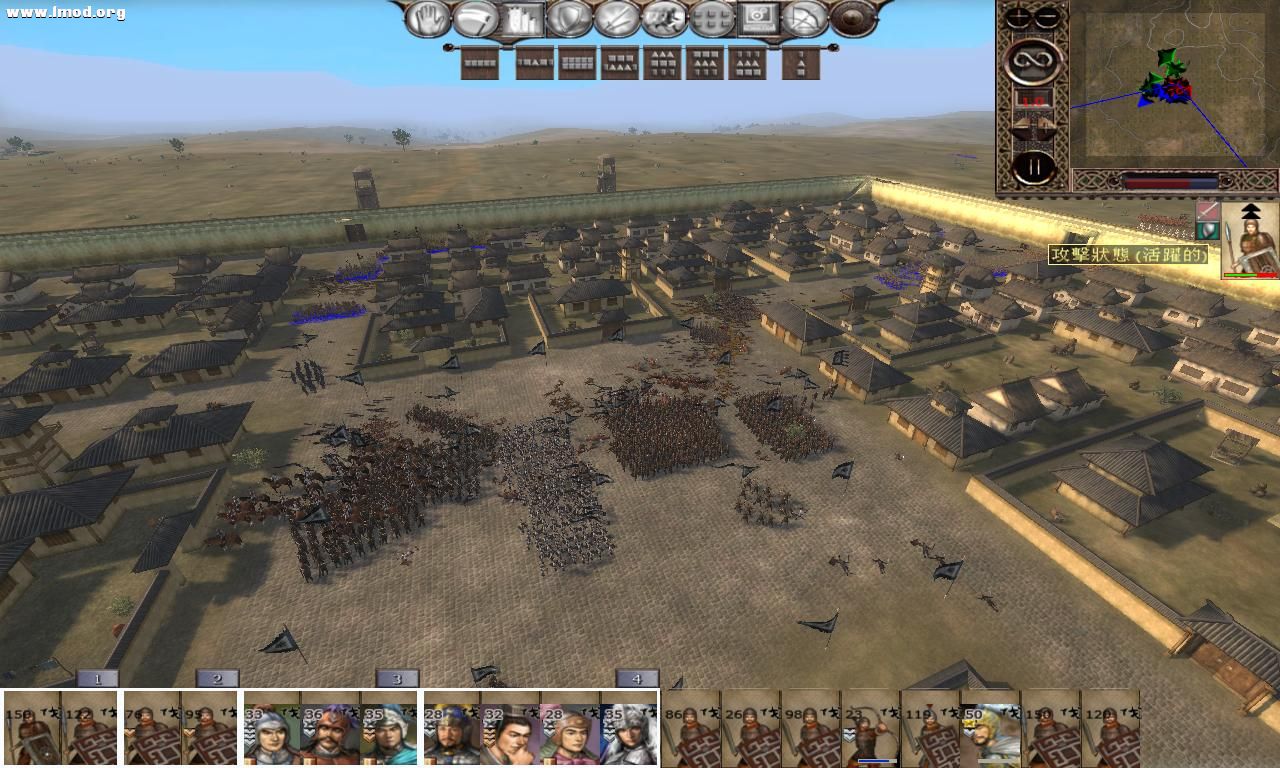
Task: Switch to unit group tab 2
Action: (215, 677)
